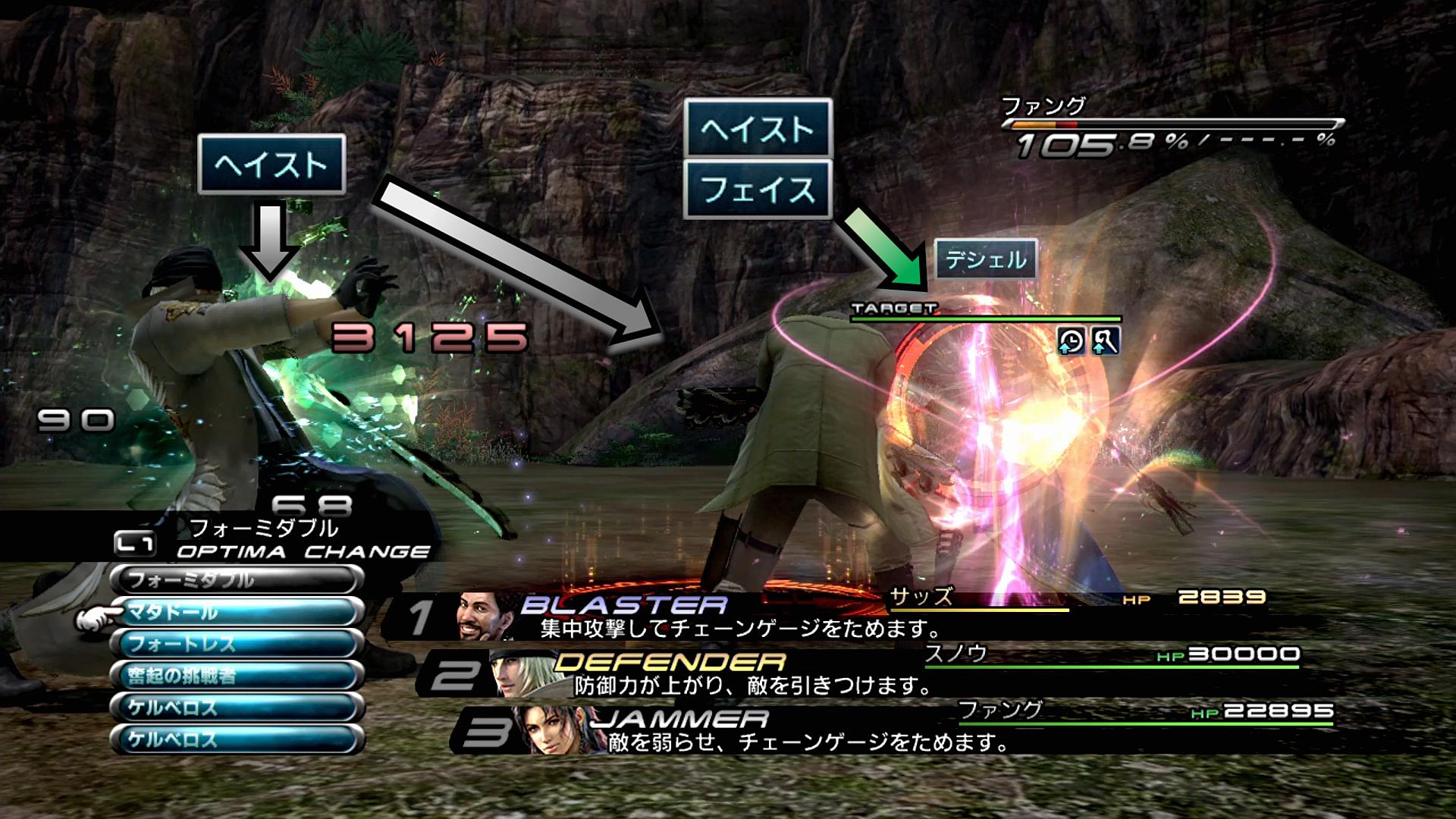
Task: Pick the 奮起の挑戦者 optima
Action: (x=237, y=676)
